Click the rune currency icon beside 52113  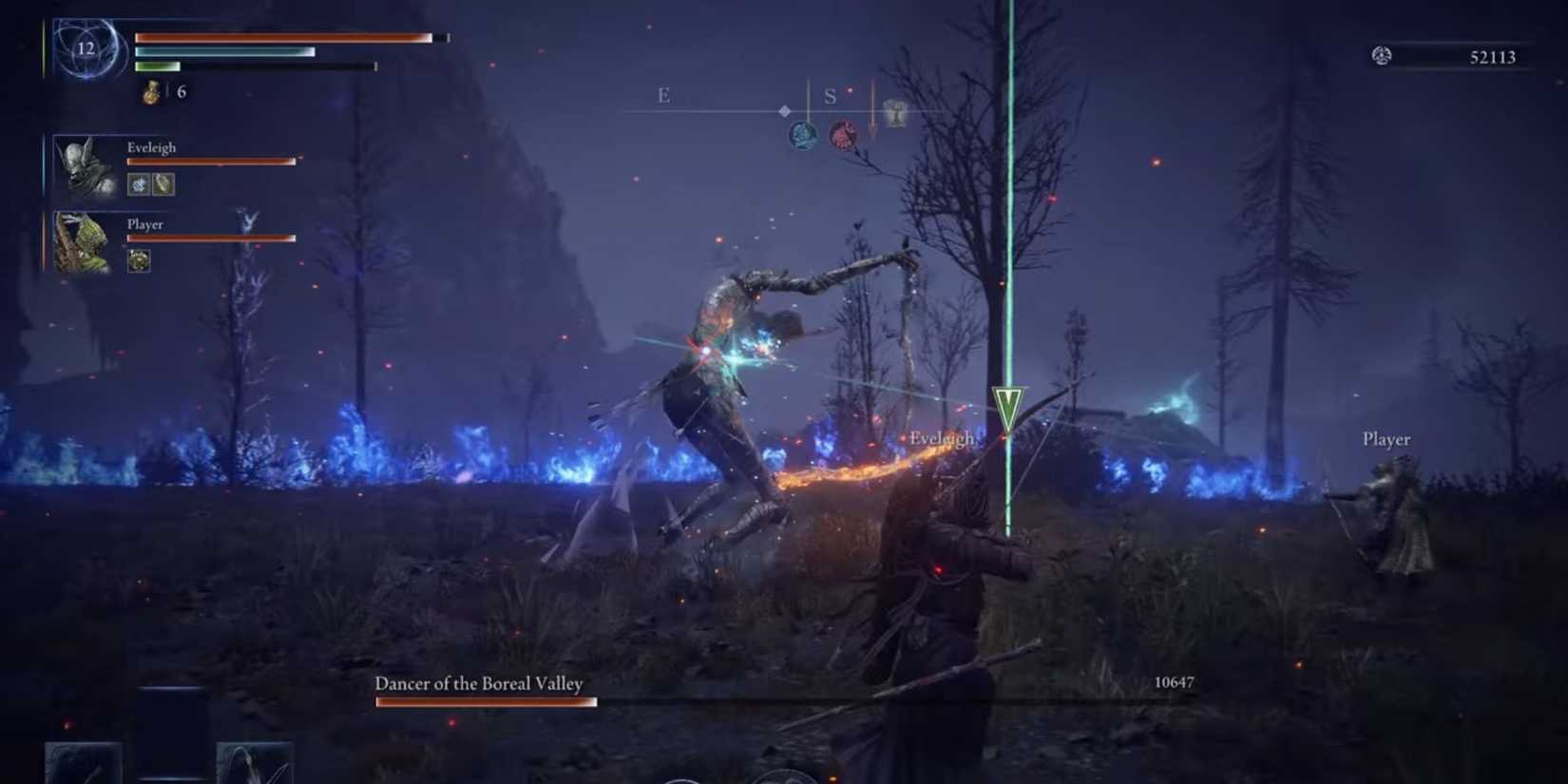coord(1382,57)
